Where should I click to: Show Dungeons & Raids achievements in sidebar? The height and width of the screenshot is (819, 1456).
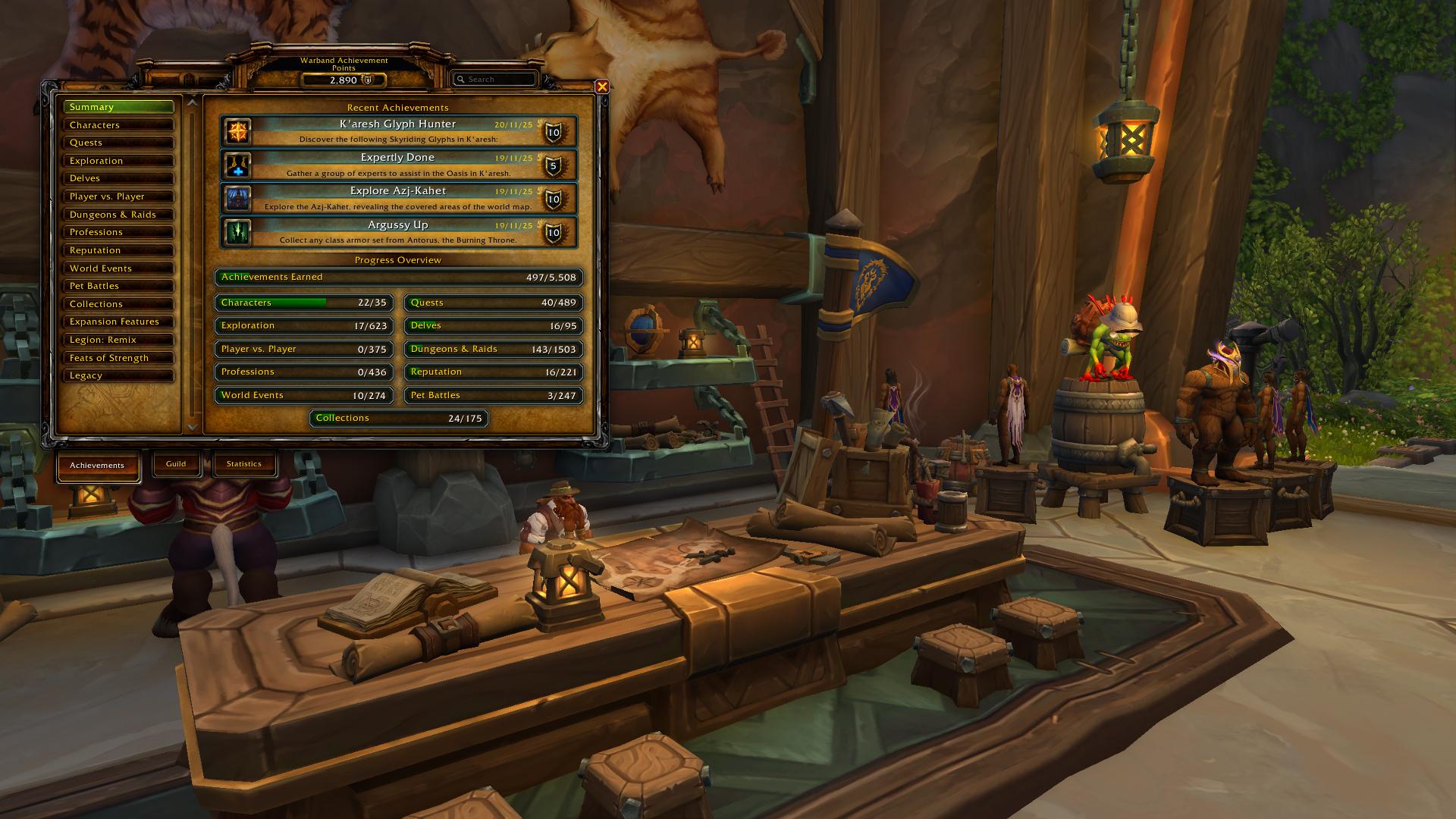118,215
